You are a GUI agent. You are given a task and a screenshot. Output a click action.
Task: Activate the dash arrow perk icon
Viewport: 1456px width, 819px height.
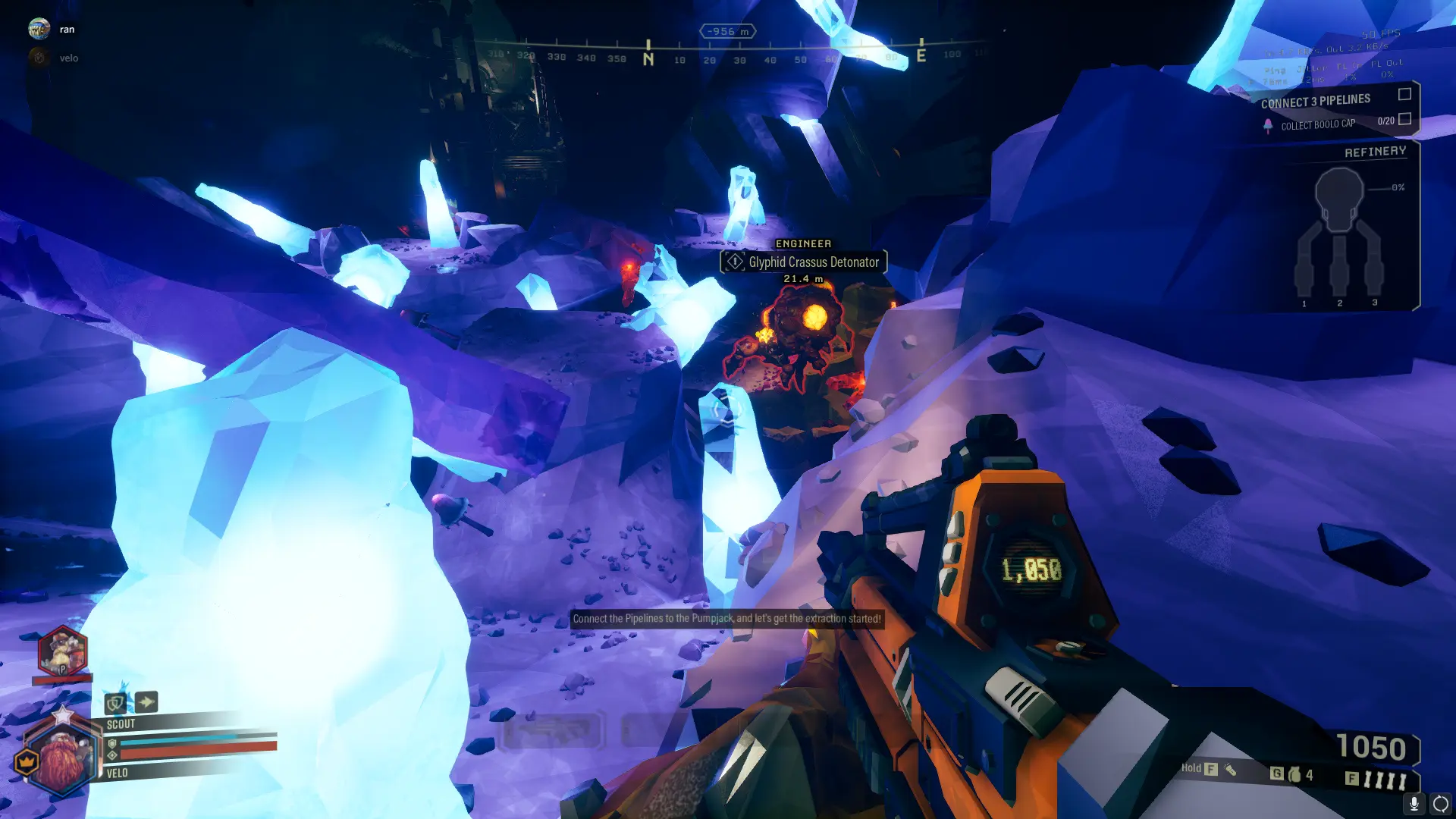147,701
